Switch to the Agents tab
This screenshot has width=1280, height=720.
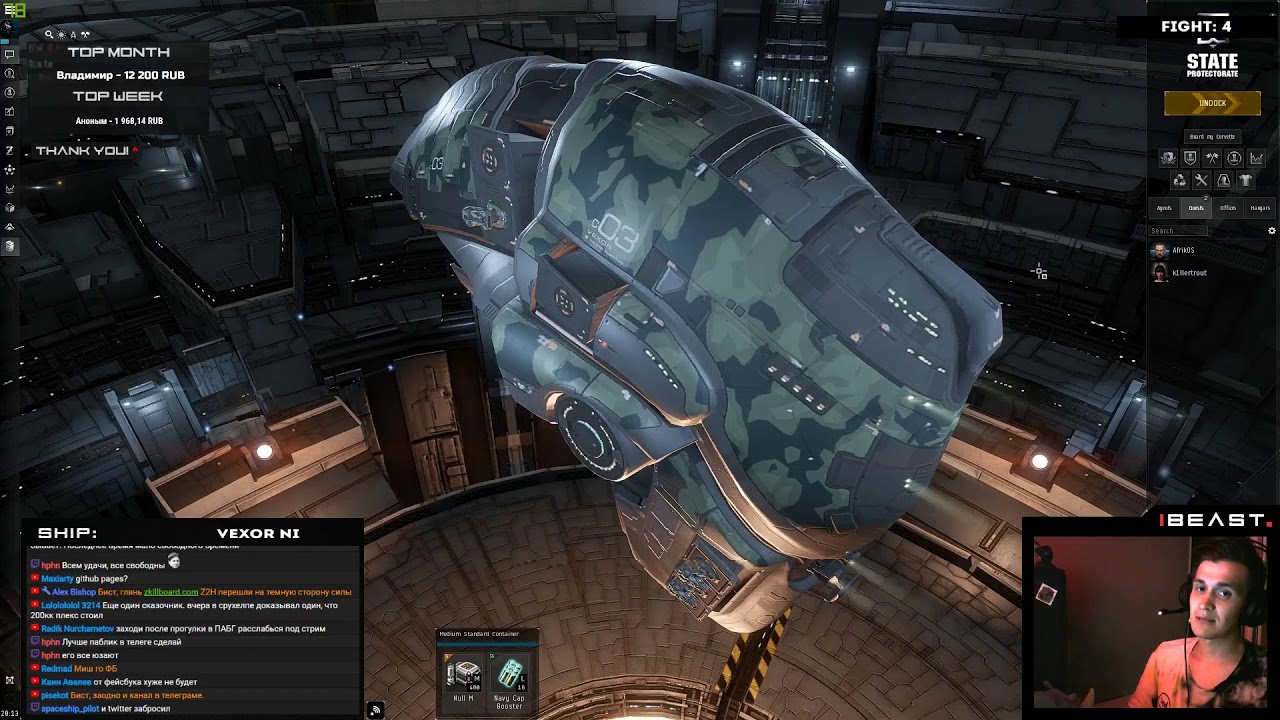(x=1164, y=208)
